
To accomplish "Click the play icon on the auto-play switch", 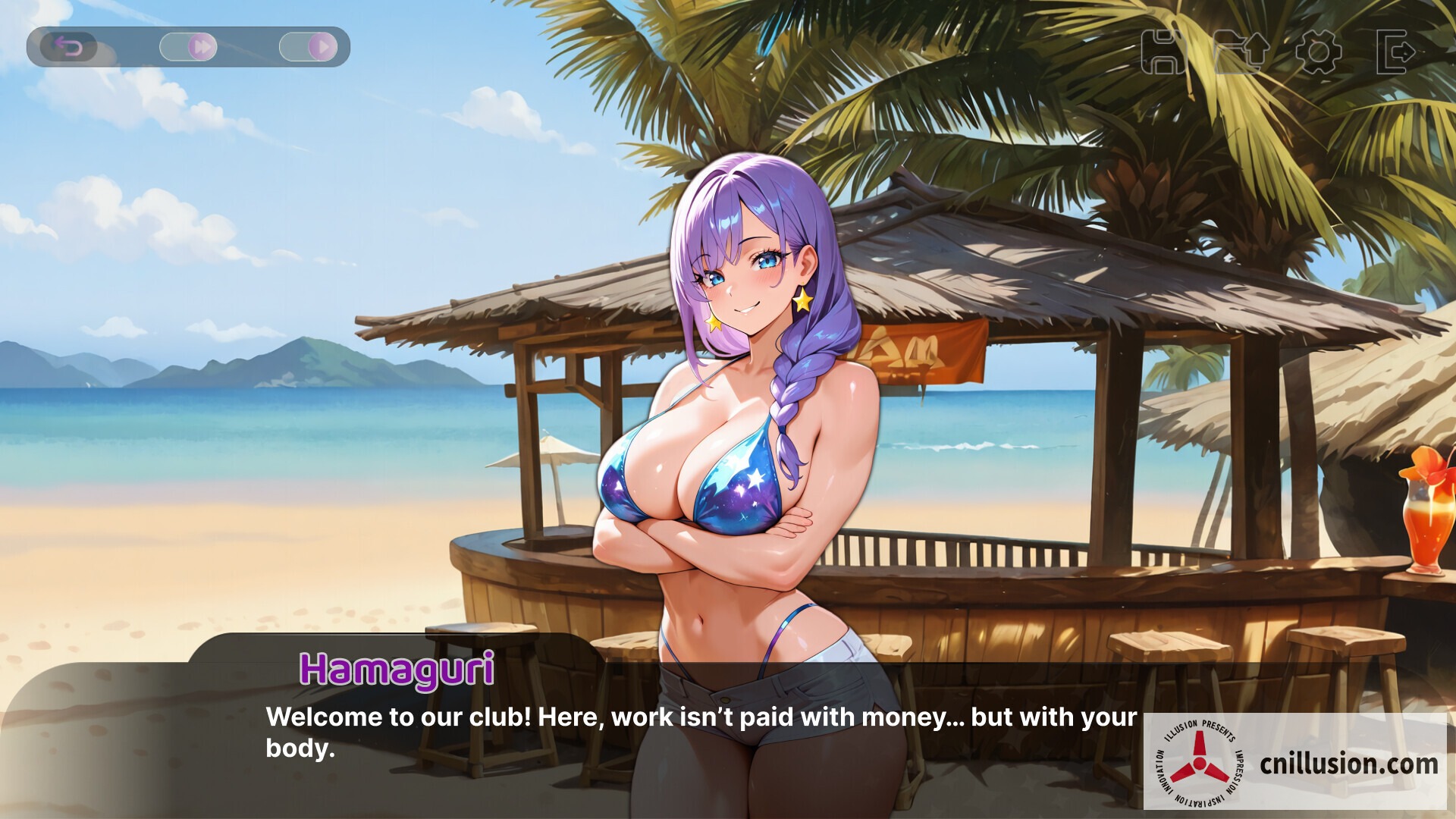I will point(325,45).
